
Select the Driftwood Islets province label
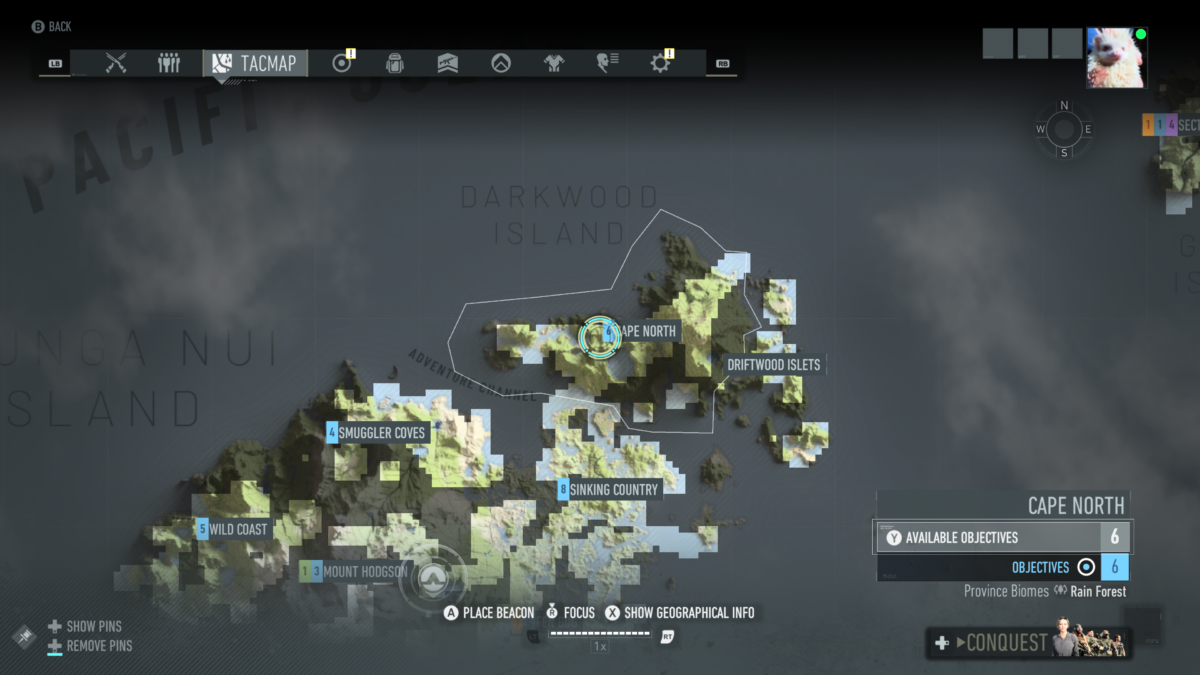click(773, 365)
